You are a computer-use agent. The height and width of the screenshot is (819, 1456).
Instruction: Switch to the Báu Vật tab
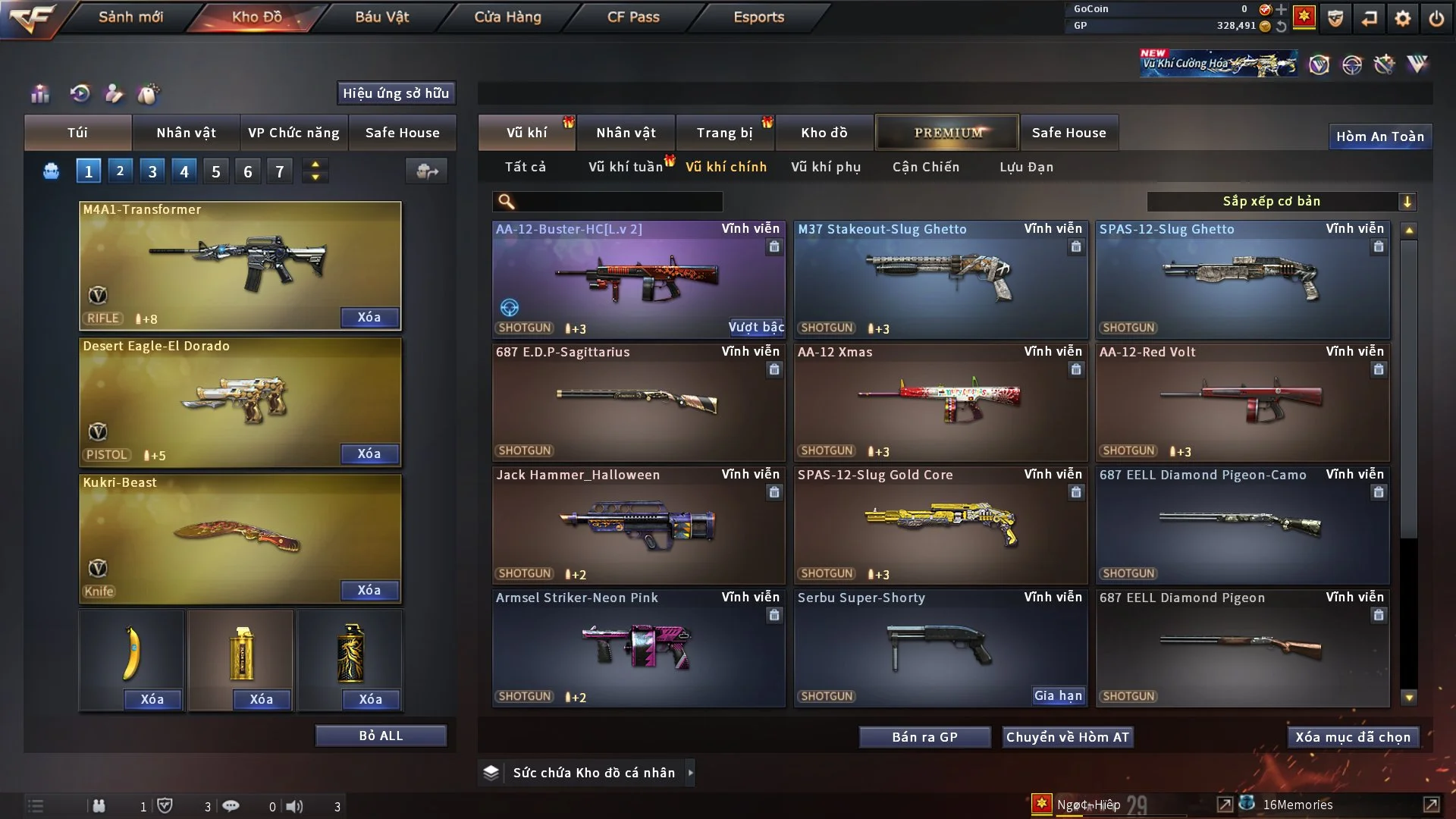pyautogui.click(x=381, y=17)
